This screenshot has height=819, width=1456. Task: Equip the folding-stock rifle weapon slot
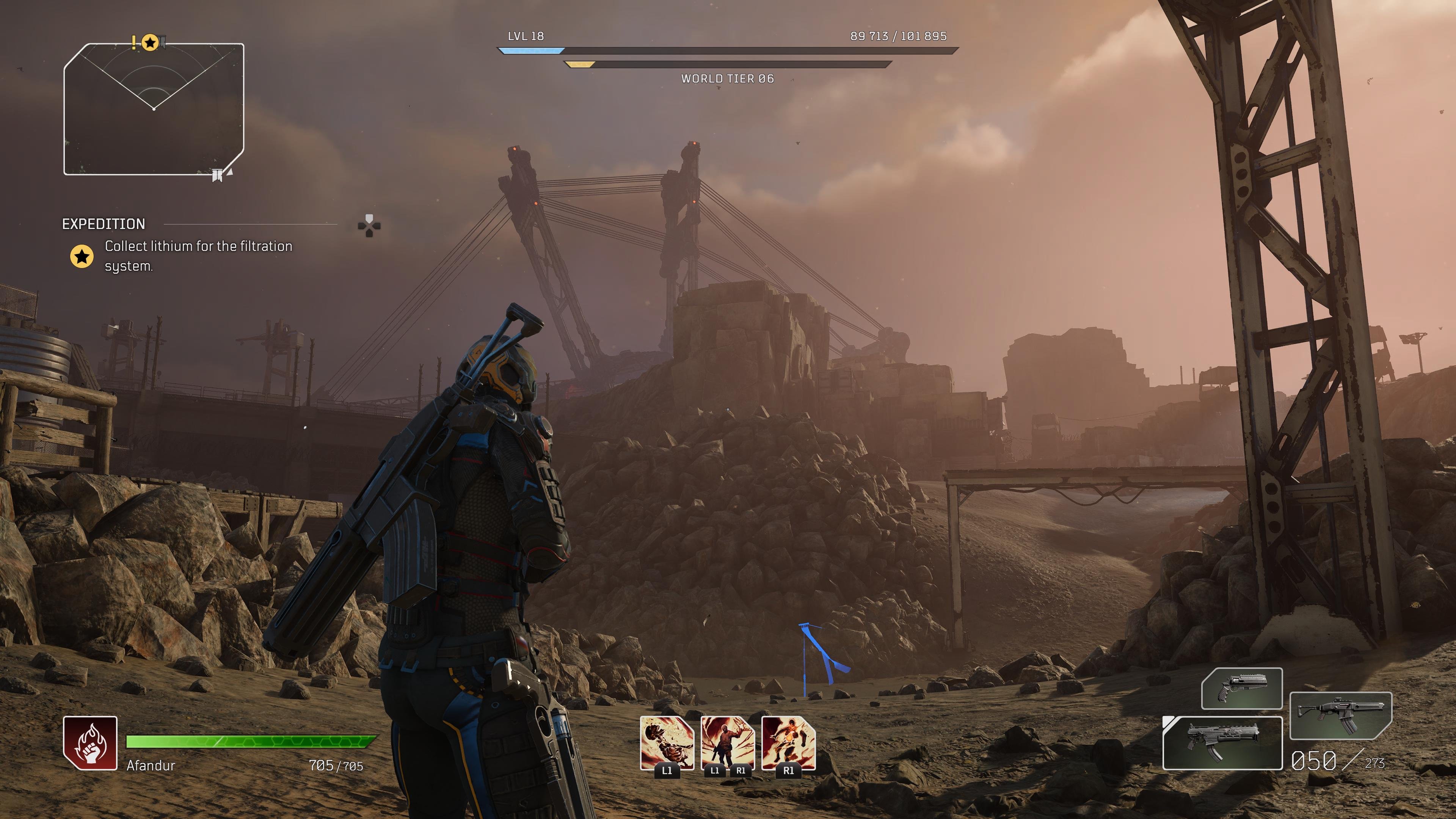1340,715
